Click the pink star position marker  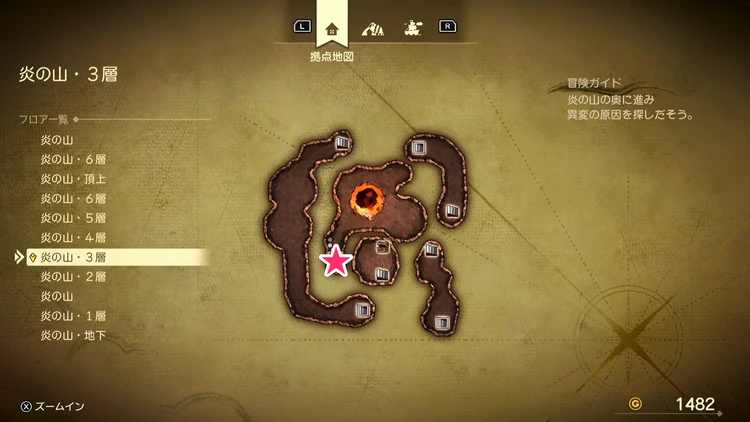pos(336,261)
